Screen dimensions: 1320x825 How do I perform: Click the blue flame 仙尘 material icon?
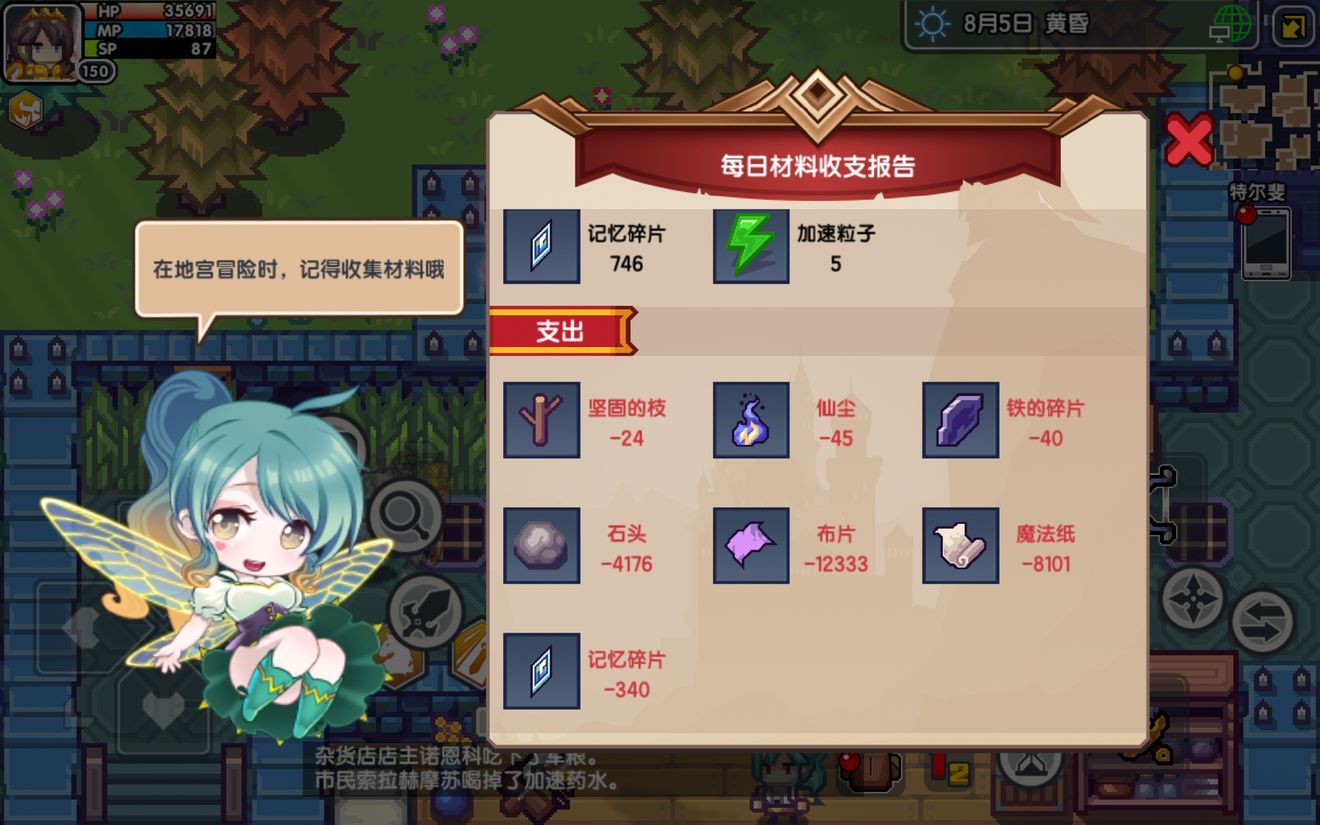tap(751, 419)
